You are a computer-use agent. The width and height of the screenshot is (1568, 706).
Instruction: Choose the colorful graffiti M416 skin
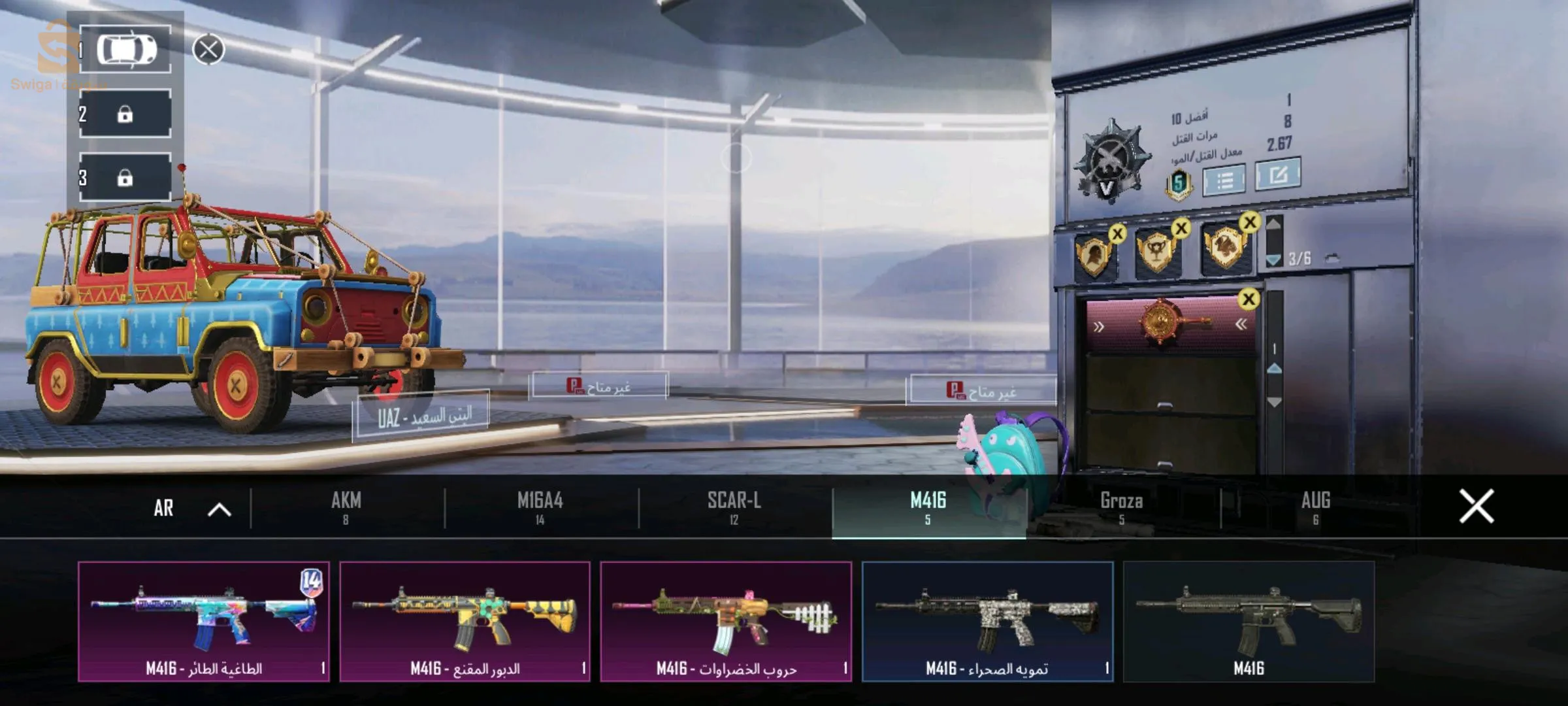[204, 621]
